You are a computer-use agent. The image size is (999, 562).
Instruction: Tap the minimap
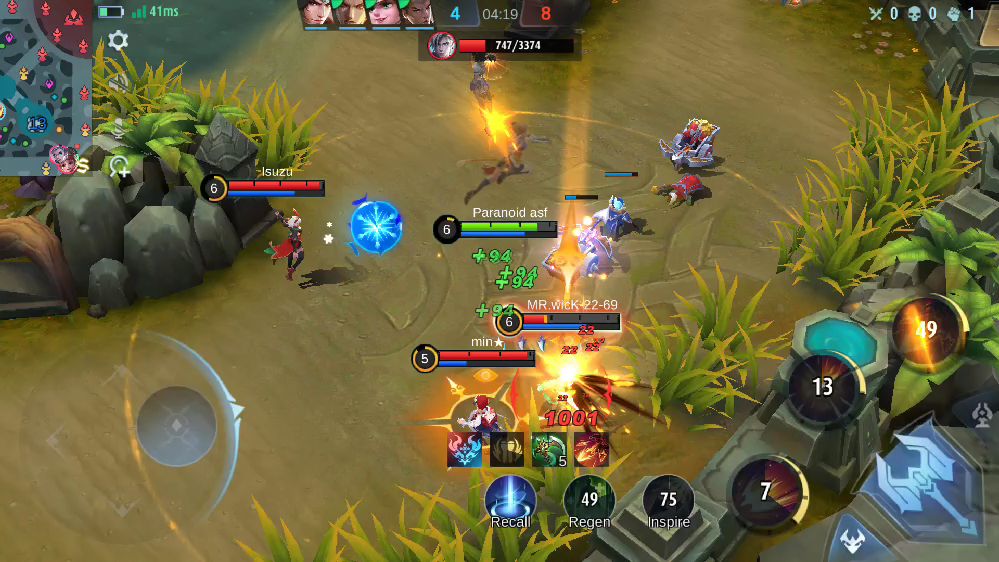click(x=46, y=87)
